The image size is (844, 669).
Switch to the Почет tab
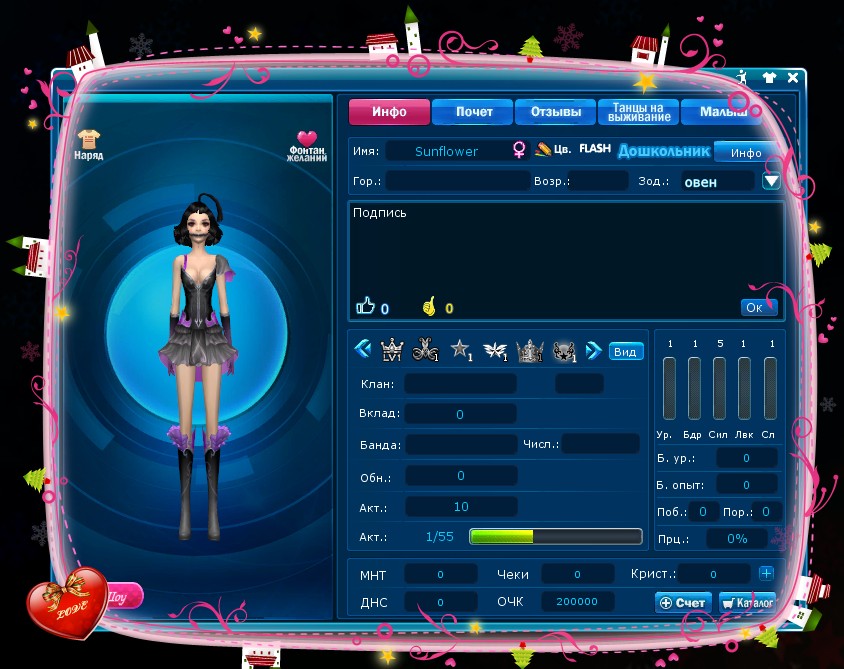[x=473, y=112]
